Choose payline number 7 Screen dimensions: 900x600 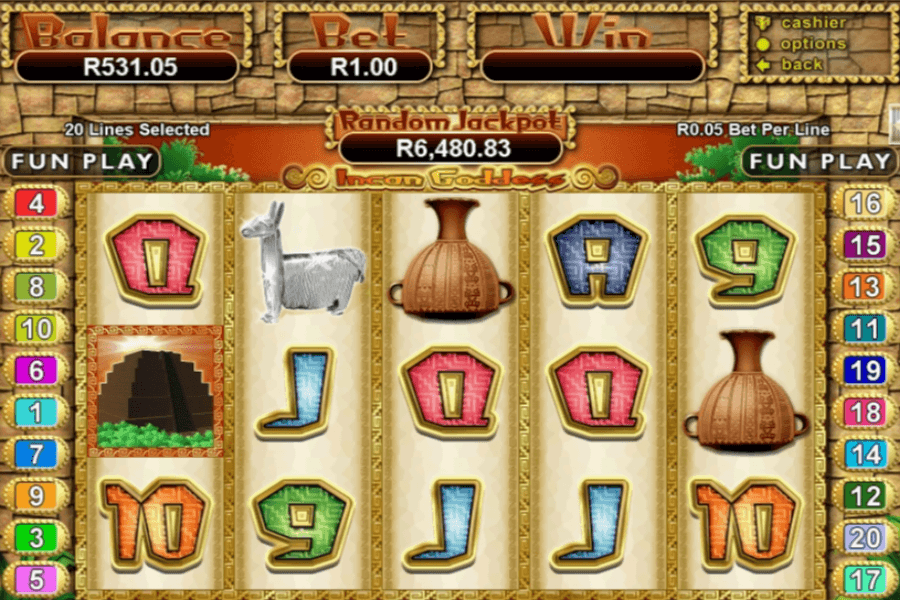pyautogui.click(x=36, y=453)
